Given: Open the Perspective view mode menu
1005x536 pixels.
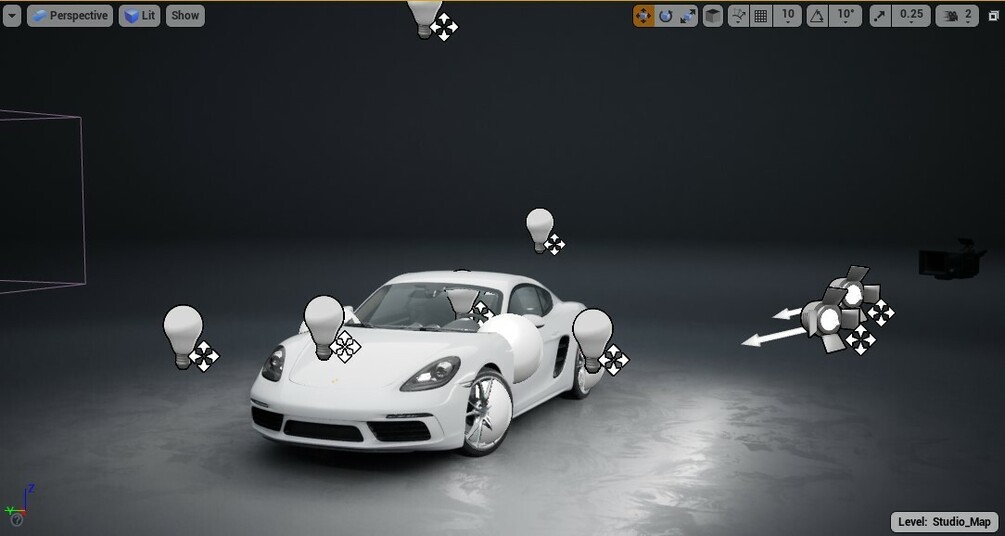Looking at the screenshot, I should click(x=70, y=16).
